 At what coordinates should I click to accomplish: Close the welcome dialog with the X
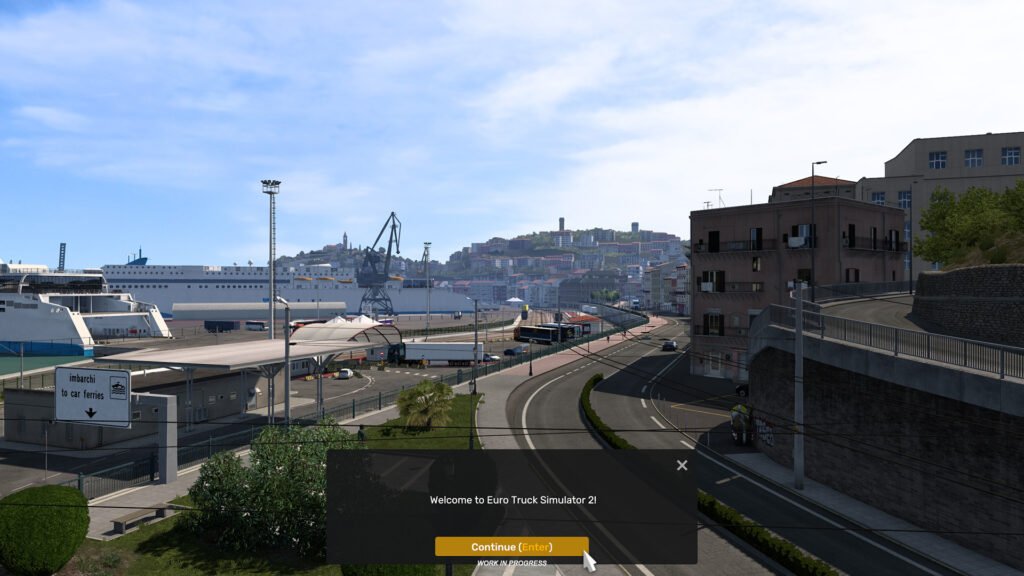point(682,465)
